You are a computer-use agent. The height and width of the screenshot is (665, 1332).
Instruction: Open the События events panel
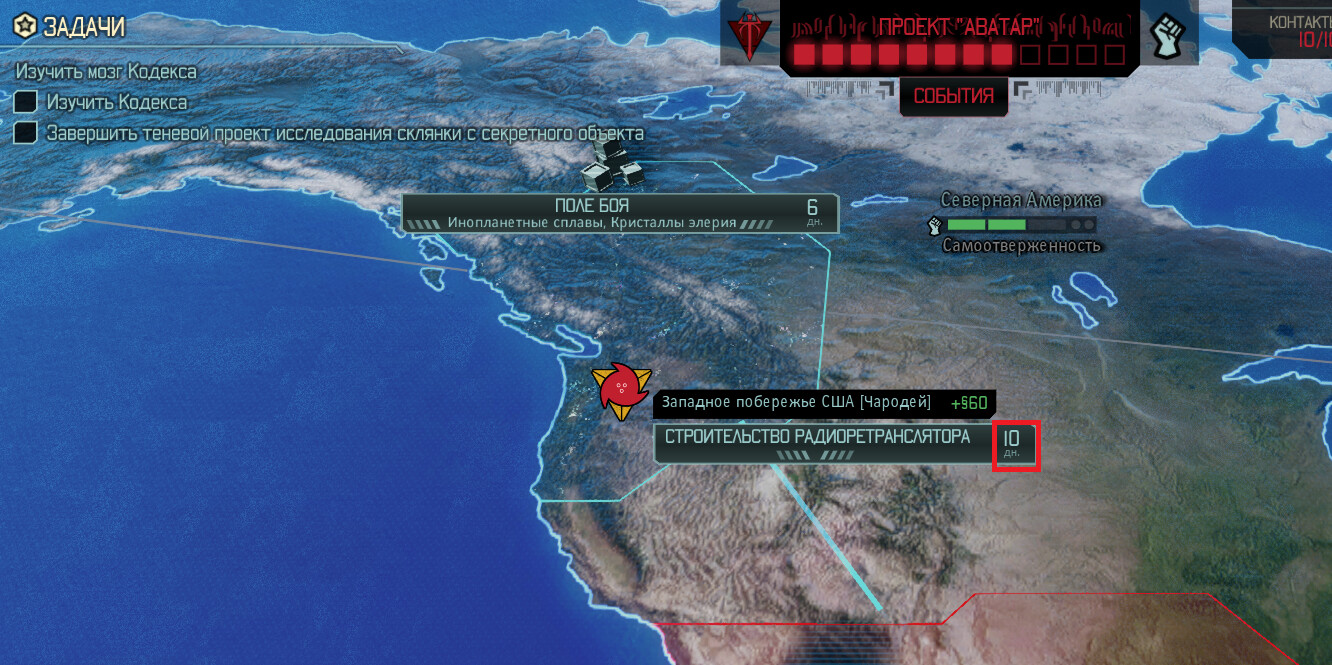pos(952,96)
